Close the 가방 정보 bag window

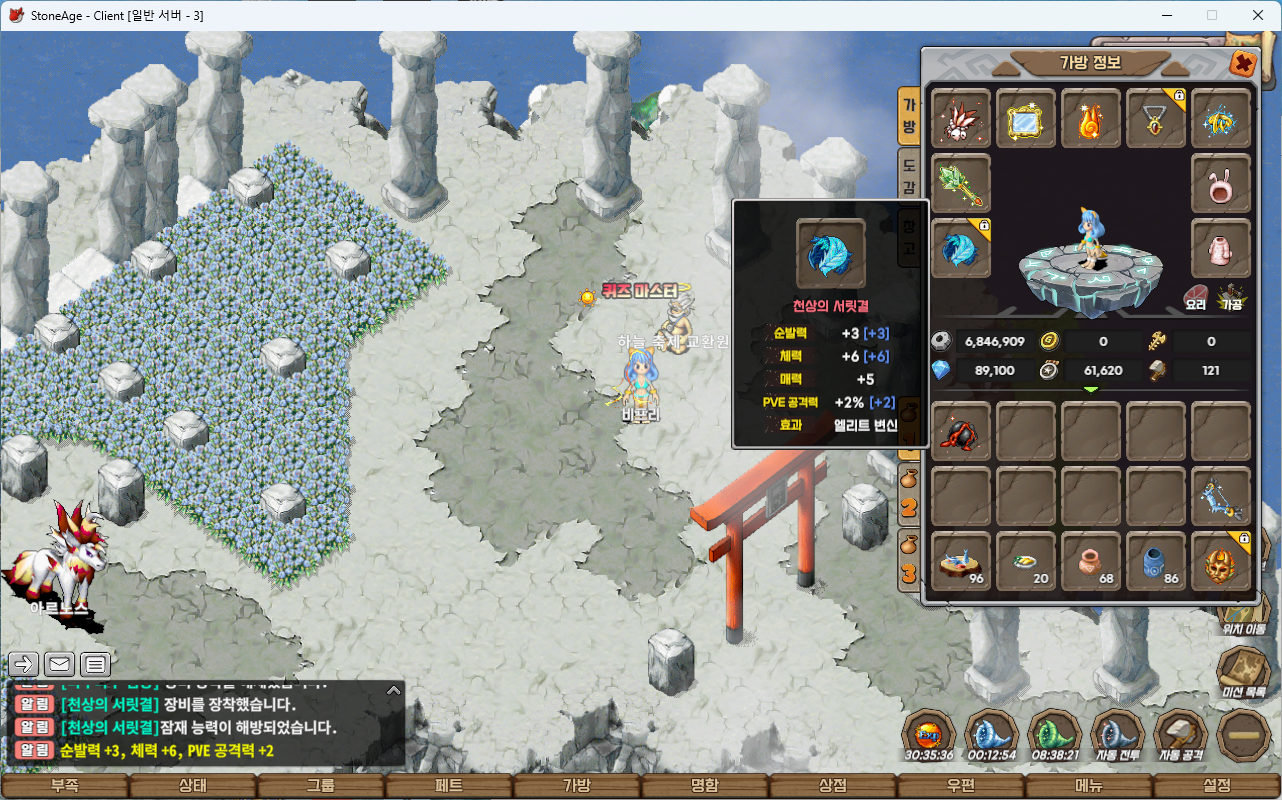1243,64
